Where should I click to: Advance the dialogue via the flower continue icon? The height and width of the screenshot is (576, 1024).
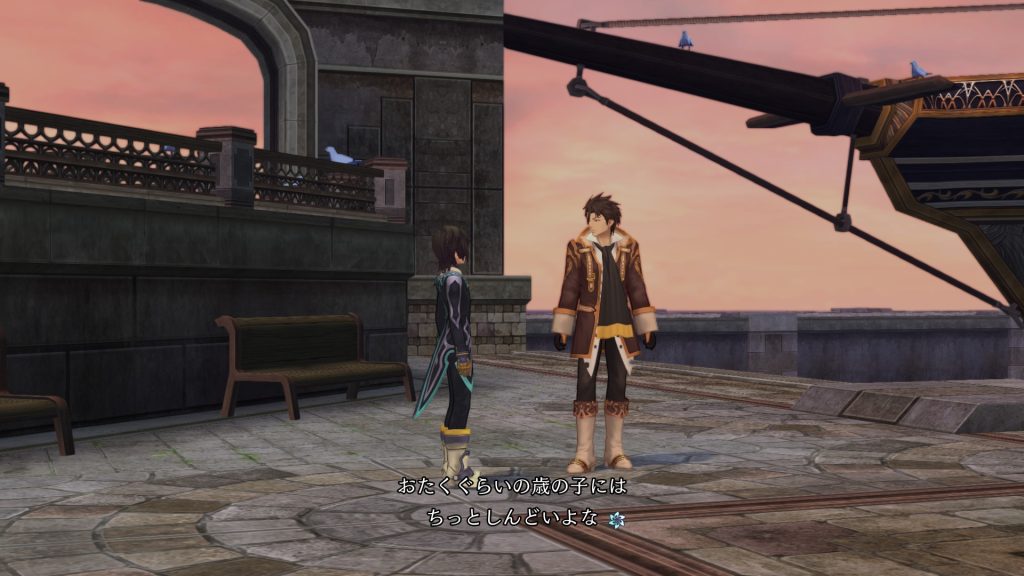tap(616, 518)
